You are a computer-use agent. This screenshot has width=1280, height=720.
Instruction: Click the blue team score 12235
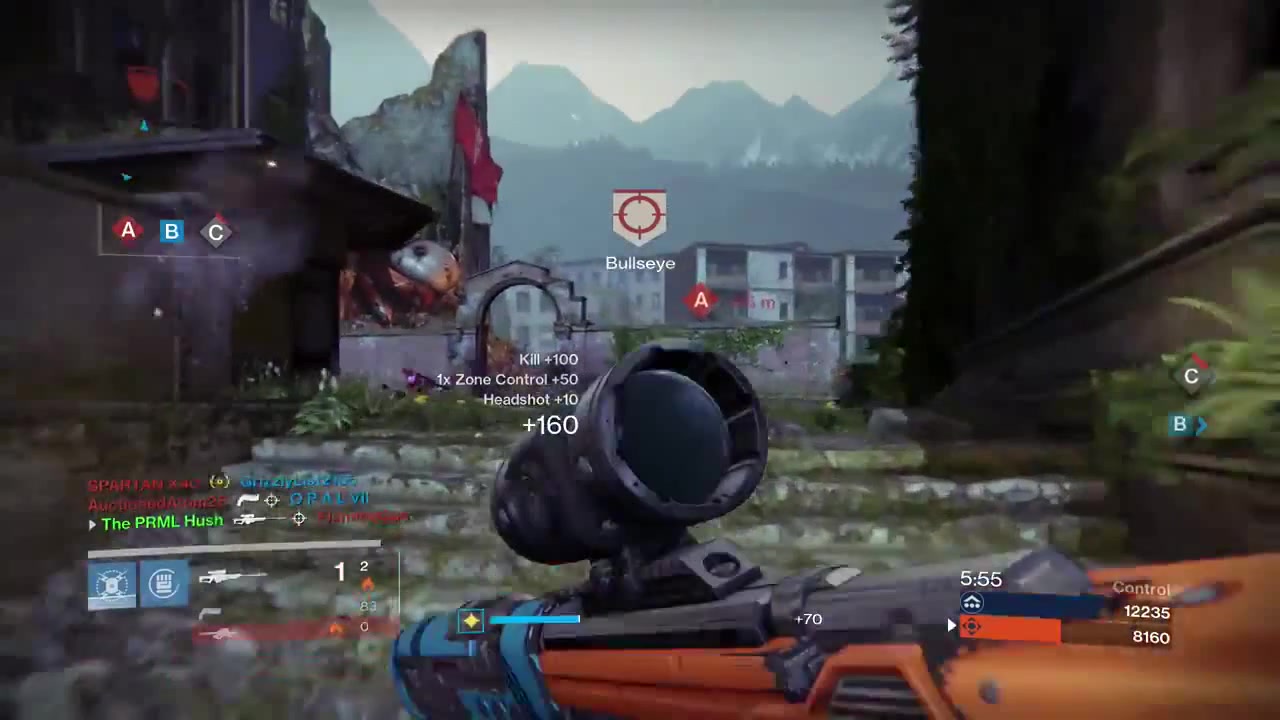tap(1148, 612)
